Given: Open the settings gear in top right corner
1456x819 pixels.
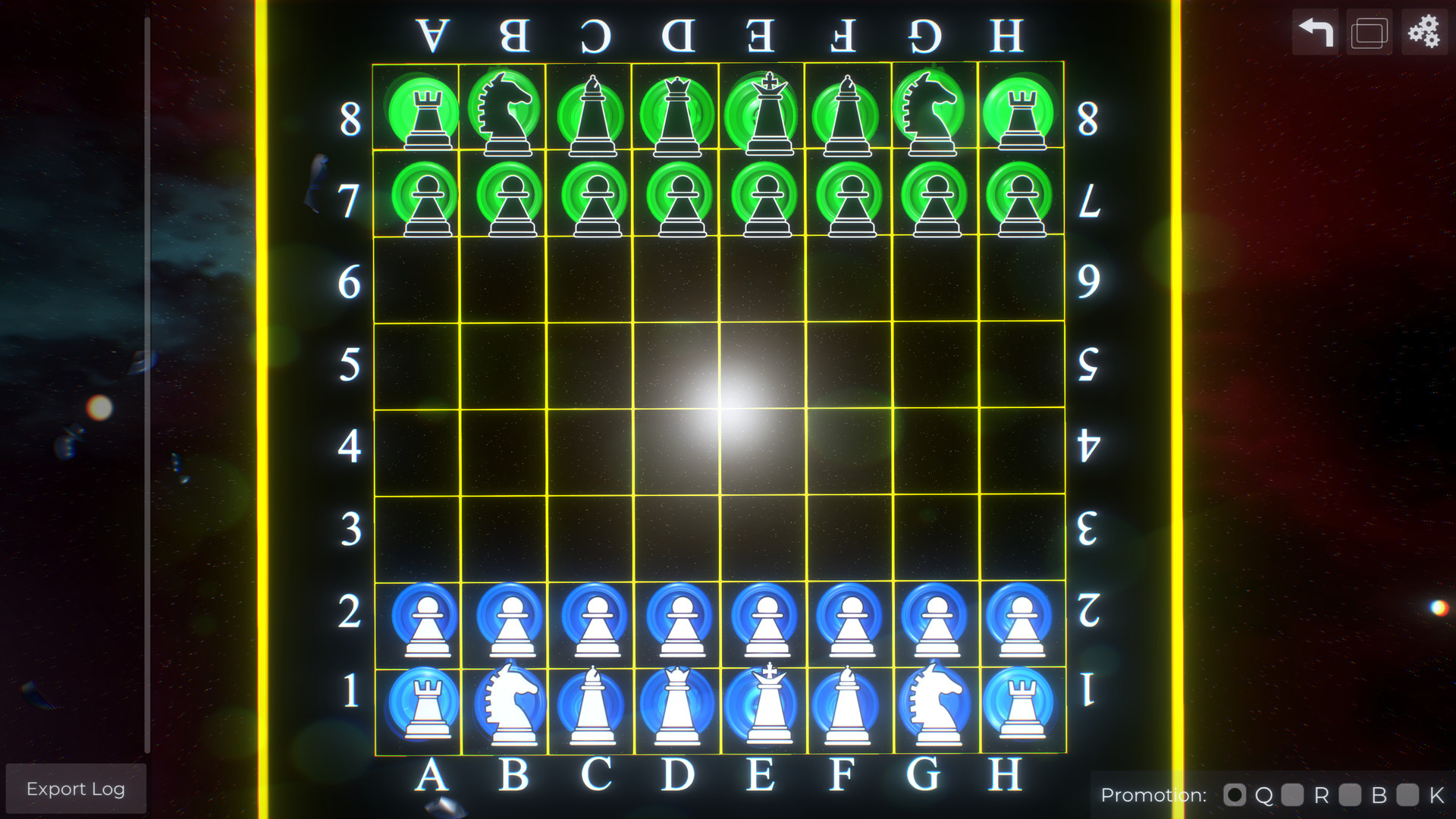Looking at the screenshot, I should 1423,32.
